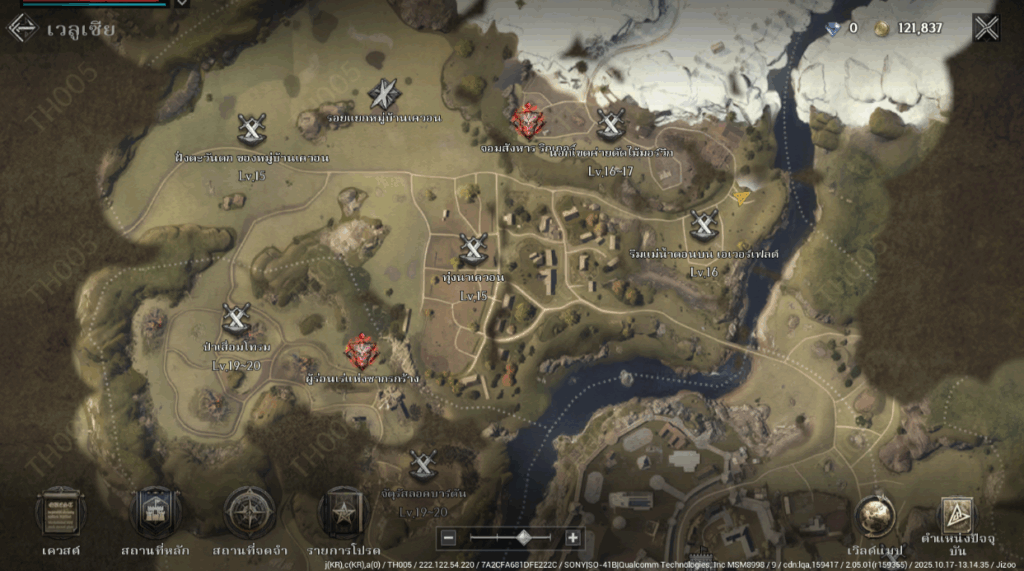This screenshot has height=571, width=1024.
Task: Click the diamond handle on zoom slider
Action: pos(523,538)
